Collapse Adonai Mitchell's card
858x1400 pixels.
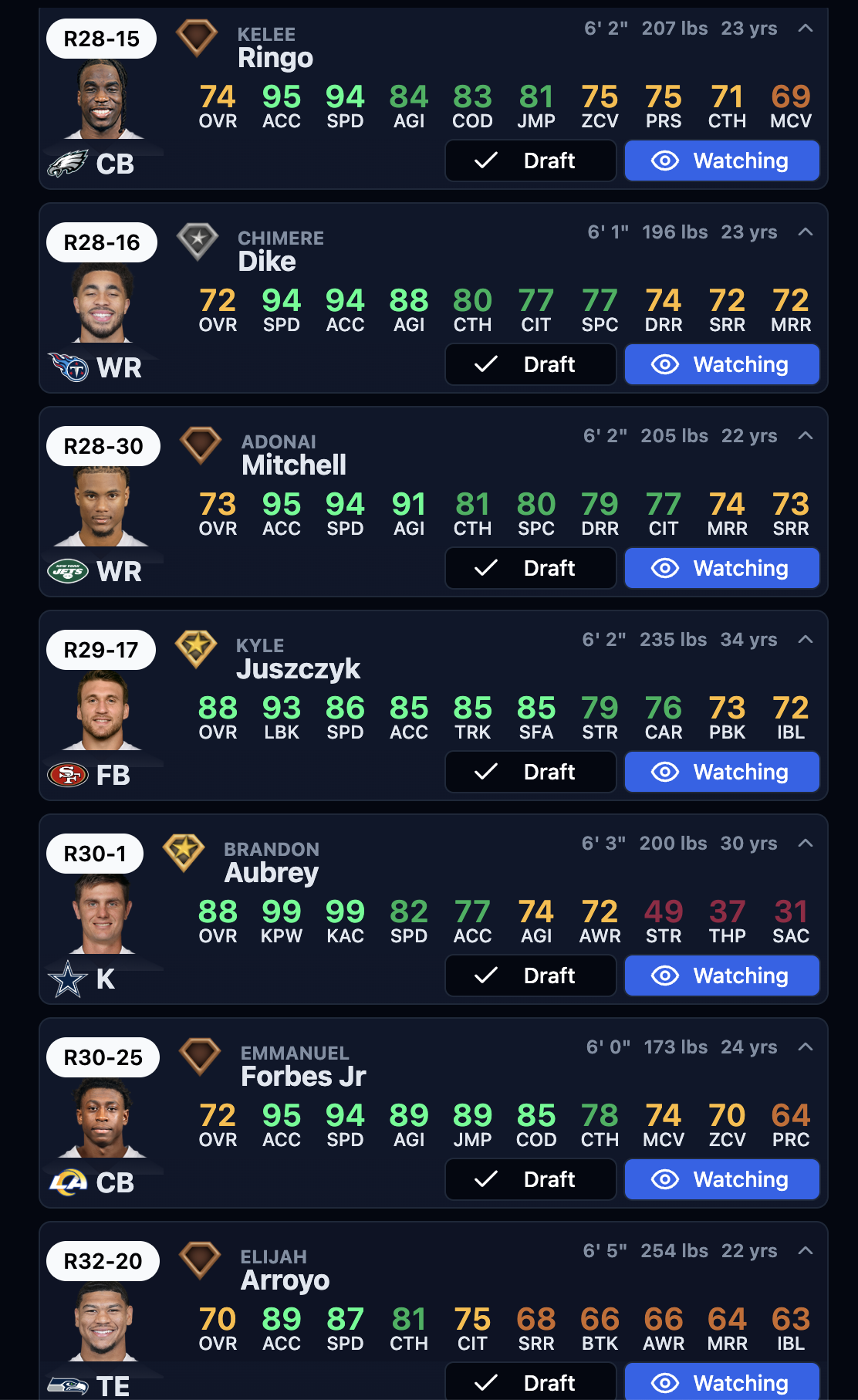(806, 436)
